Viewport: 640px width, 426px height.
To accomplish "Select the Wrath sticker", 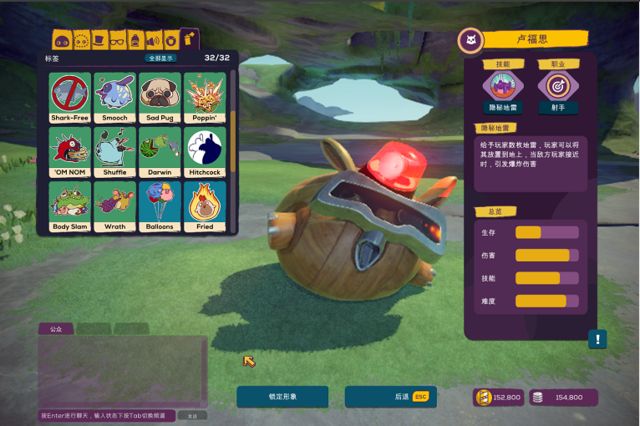I will tap(113, 205).
